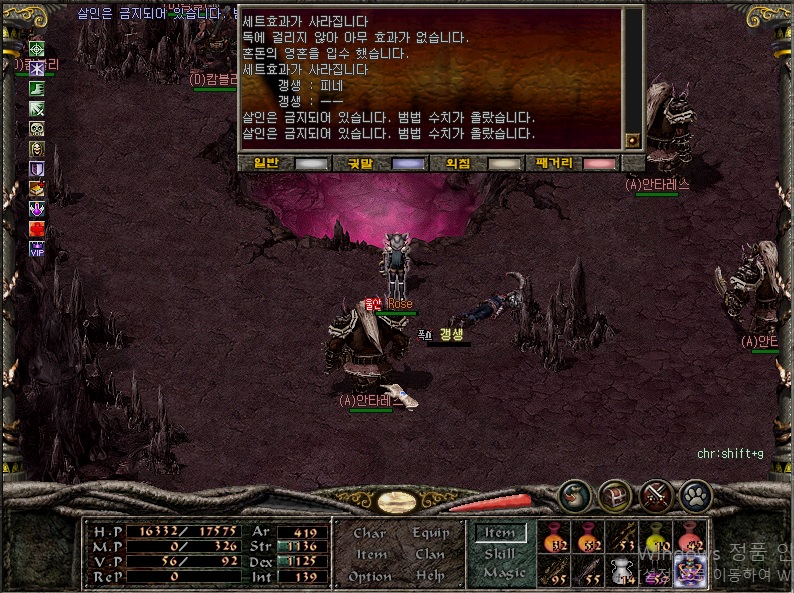Toggle the crossed swords round button
This screenshot has width=794, height=593.
(x=655, y=494)
